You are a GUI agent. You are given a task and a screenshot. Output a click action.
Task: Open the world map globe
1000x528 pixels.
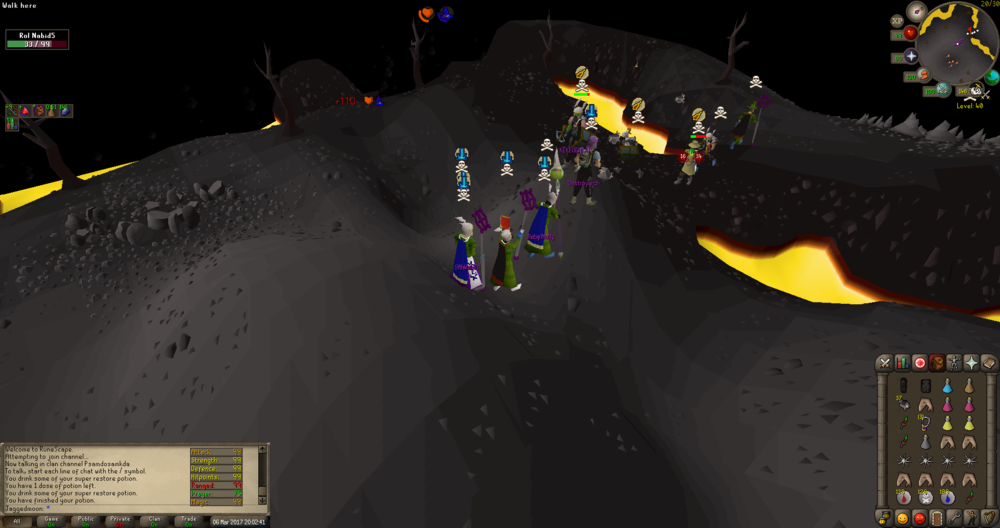990,75
